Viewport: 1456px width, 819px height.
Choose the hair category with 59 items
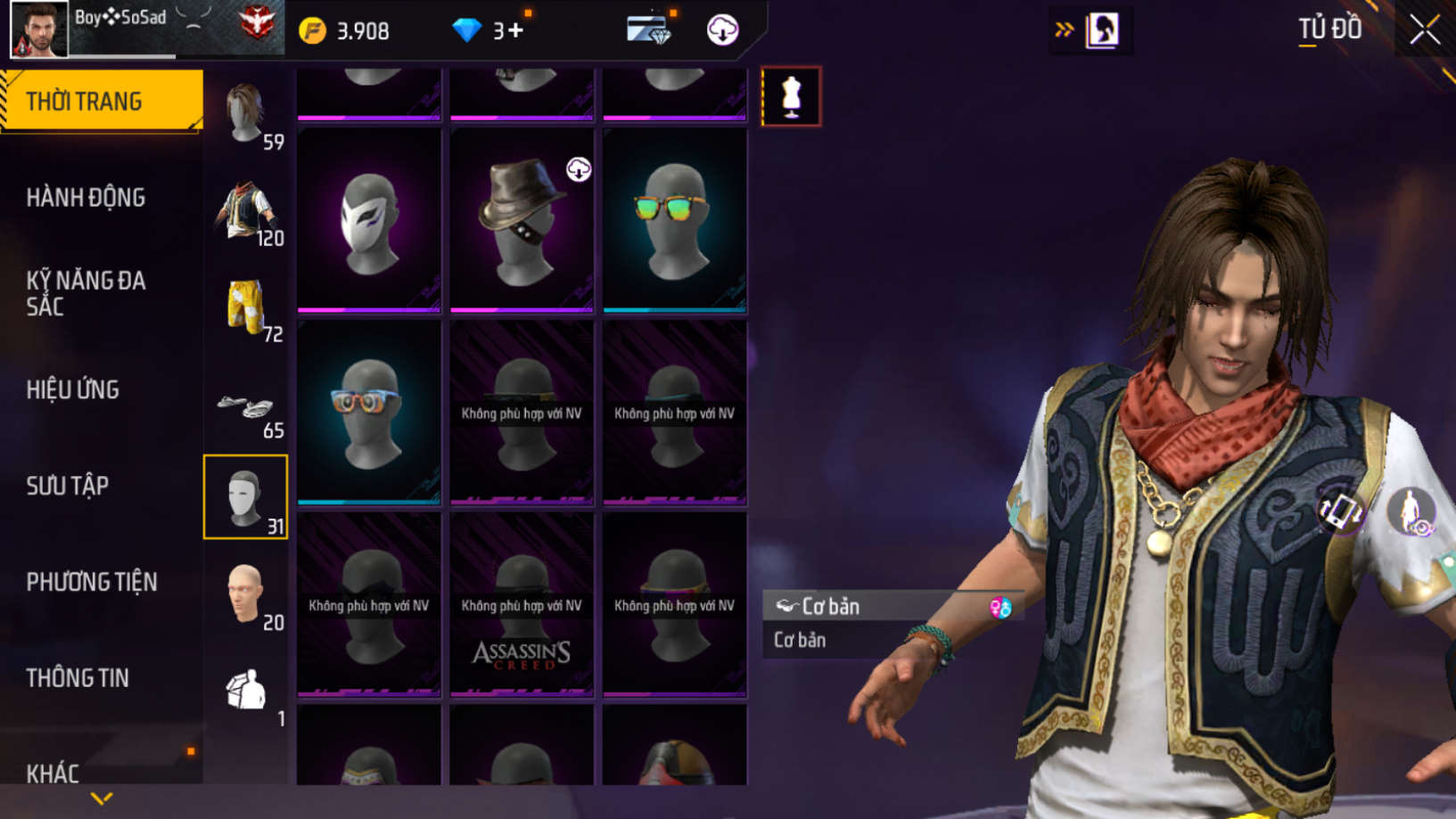coord(246,114)
